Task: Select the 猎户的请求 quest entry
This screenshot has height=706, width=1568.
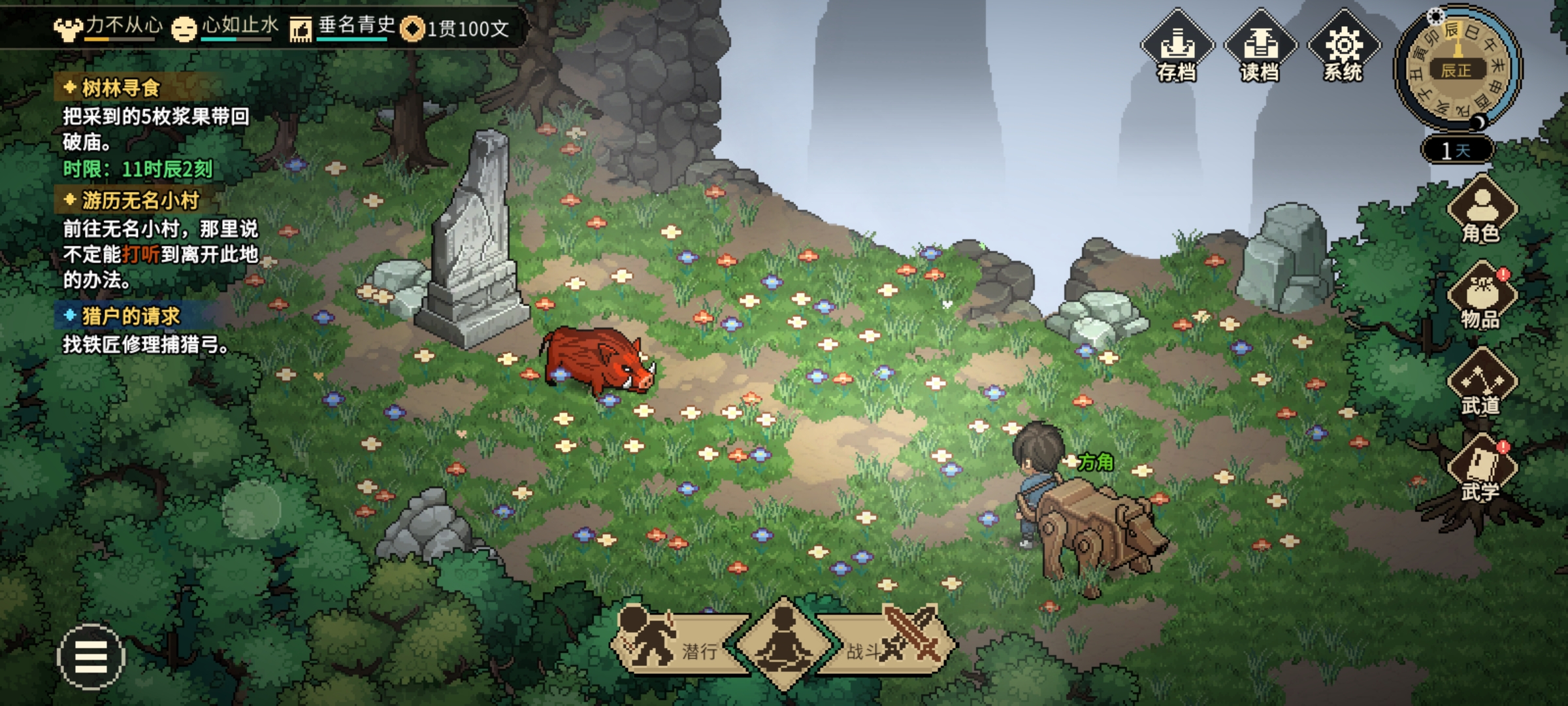Action: [130, 316]
